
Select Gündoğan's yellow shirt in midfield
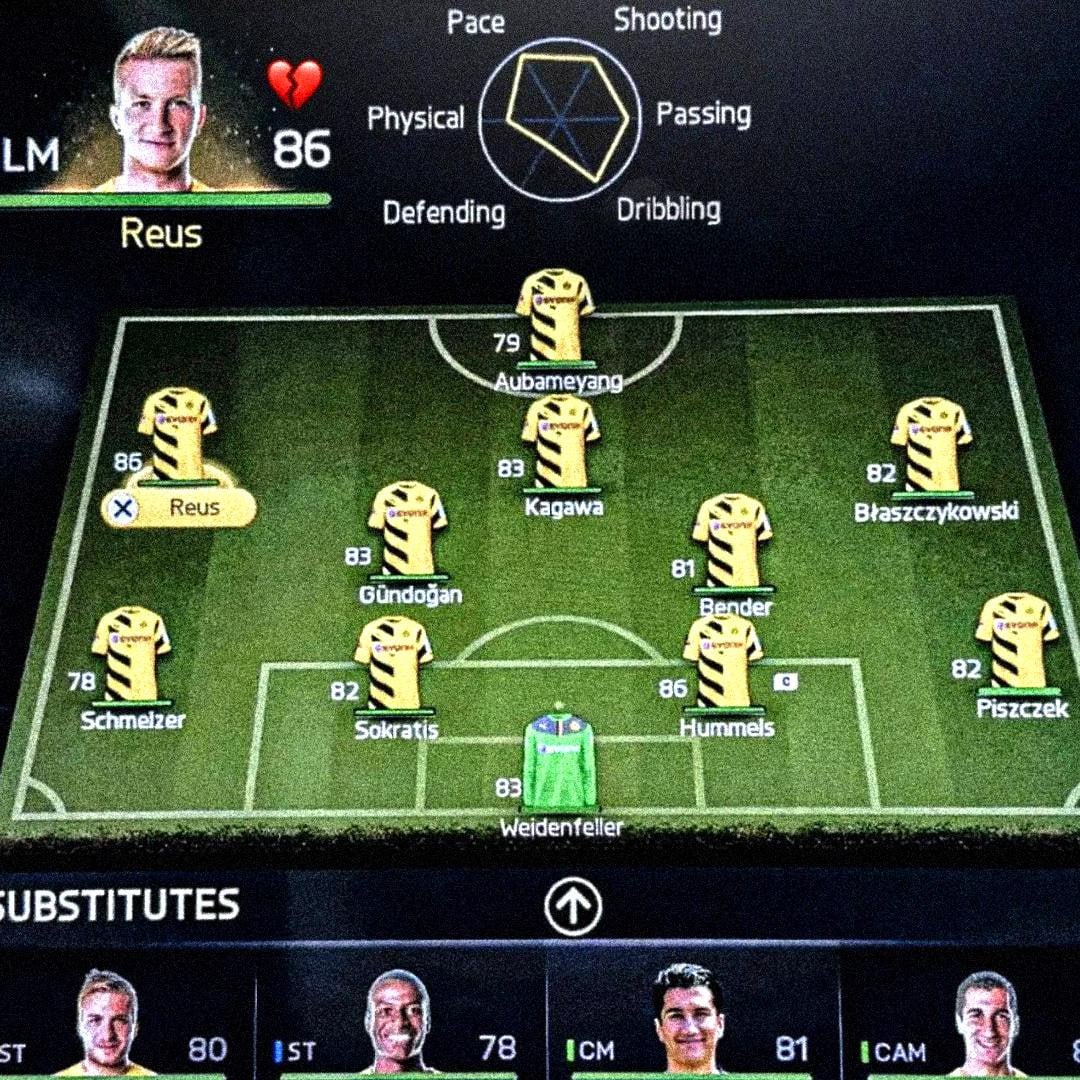(407, 530)
